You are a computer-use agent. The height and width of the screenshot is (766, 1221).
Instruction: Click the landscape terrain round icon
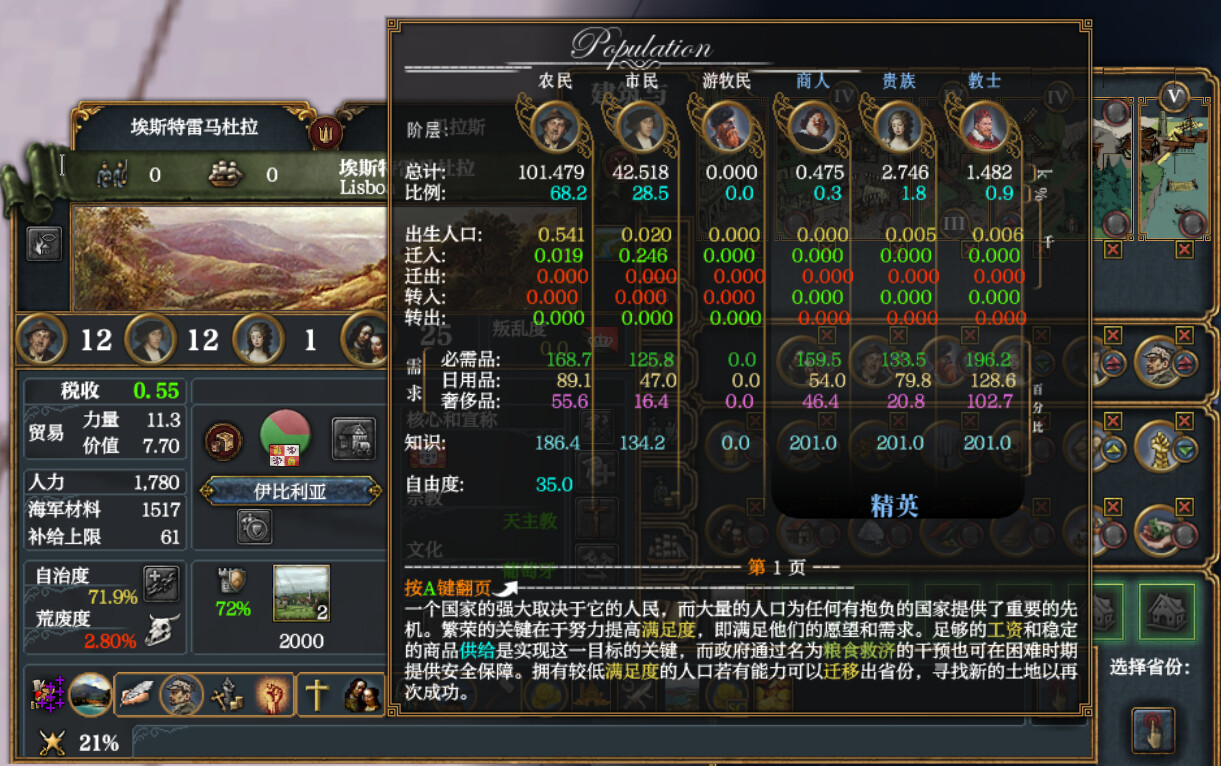pyautogui.click(x=91, y=694)
